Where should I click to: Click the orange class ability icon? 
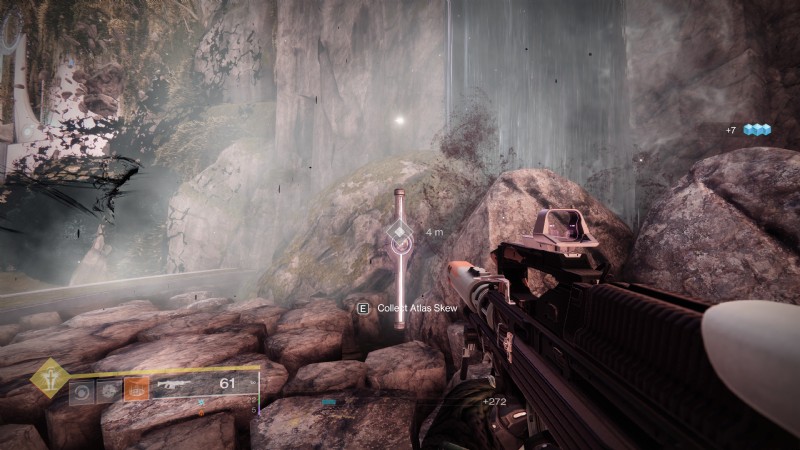tap(136, 388)
